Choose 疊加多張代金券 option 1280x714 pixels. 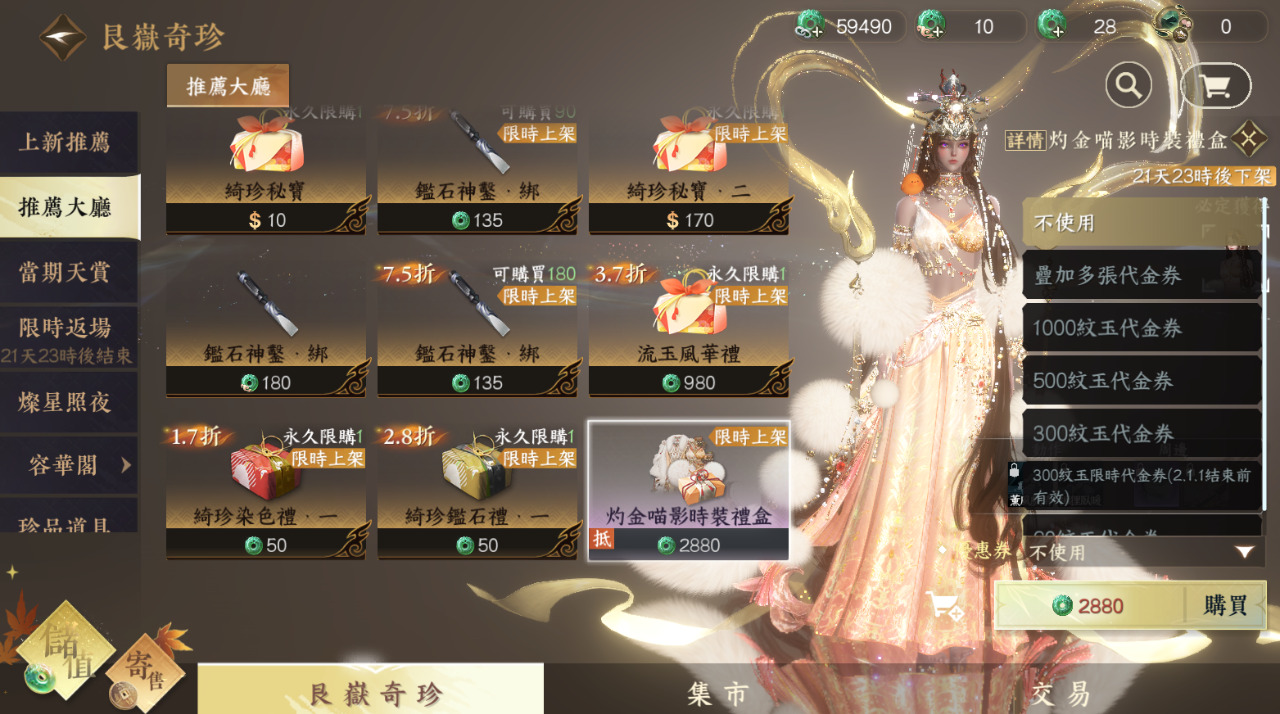pyautogui.click(x=1140, y=275)
